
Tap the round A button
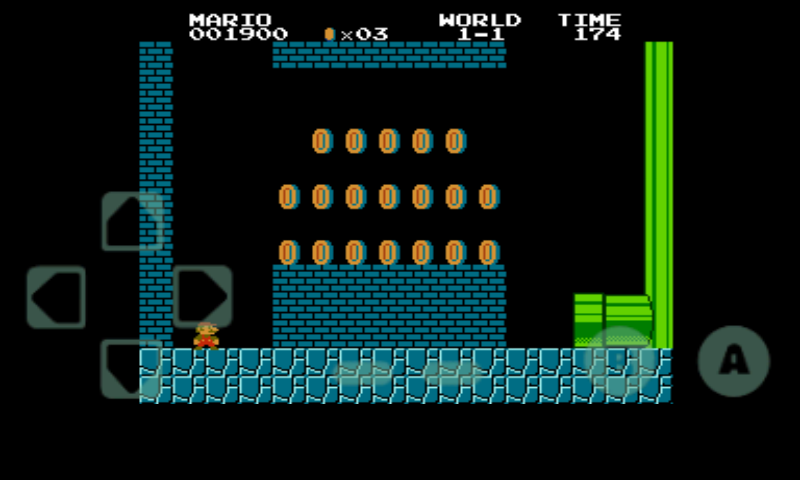tap(733, 361)
